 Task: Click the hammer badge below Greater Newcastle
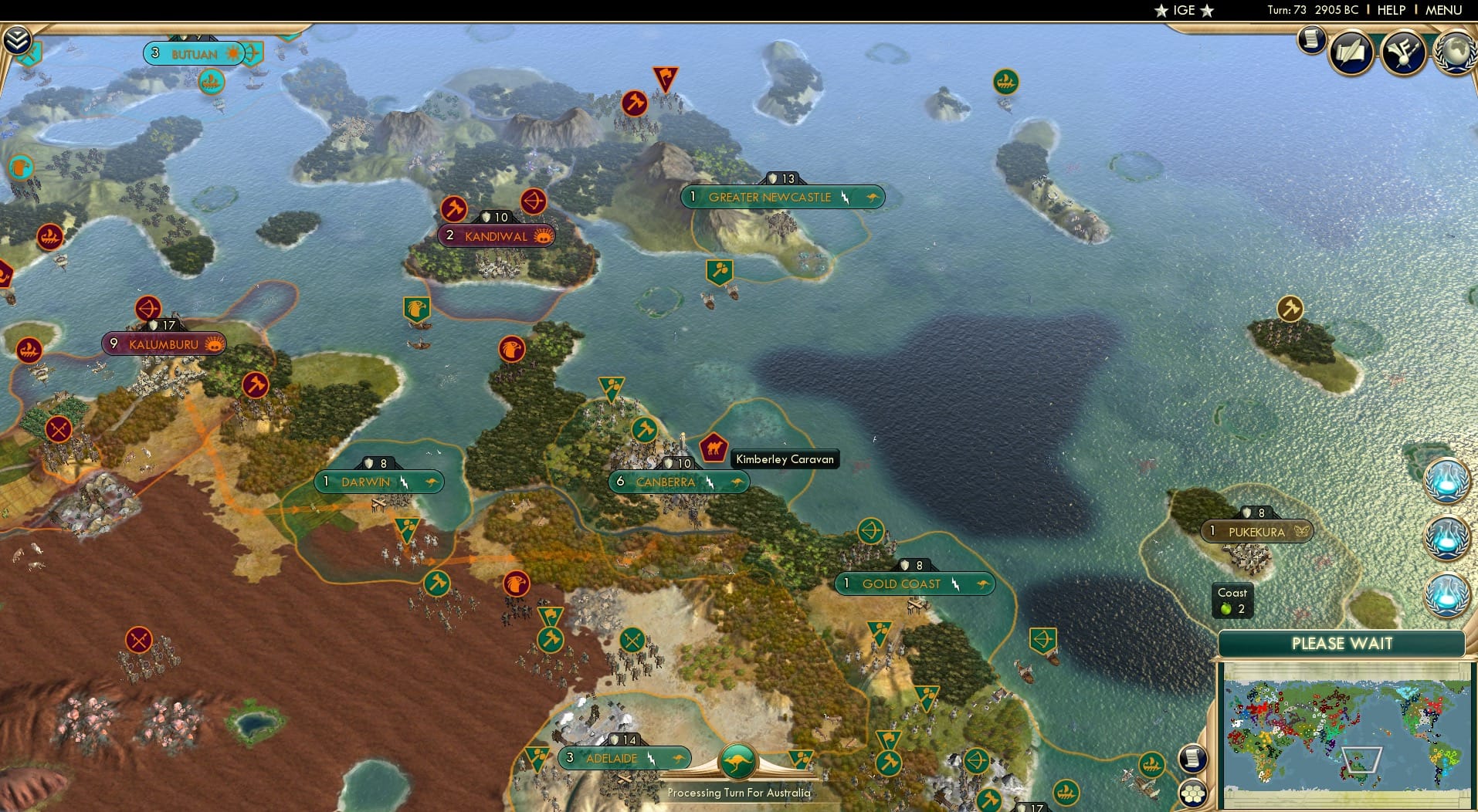coord(720,269)
